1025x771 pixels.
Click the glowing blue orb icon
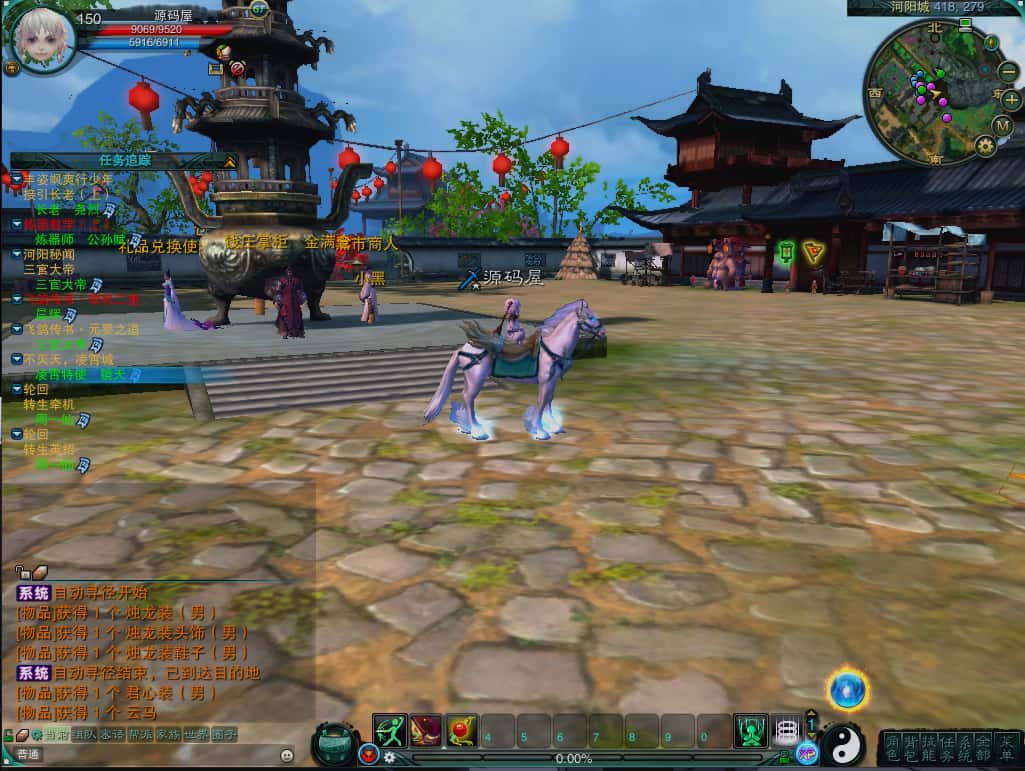[x=848, y=690]
